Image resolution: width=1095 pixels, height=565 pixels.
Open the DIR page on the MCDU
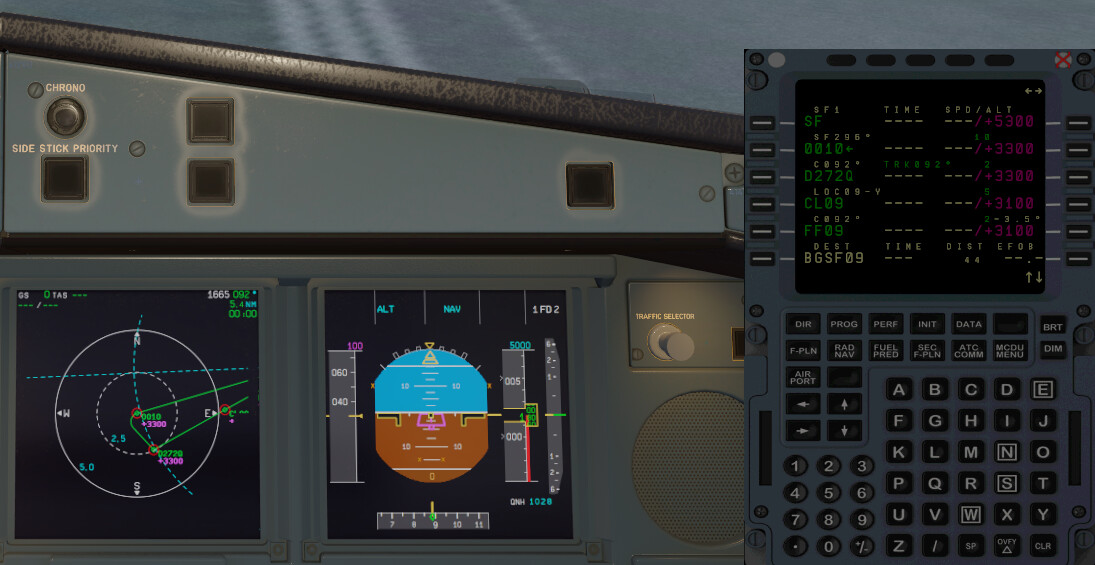tap(803, 324)
